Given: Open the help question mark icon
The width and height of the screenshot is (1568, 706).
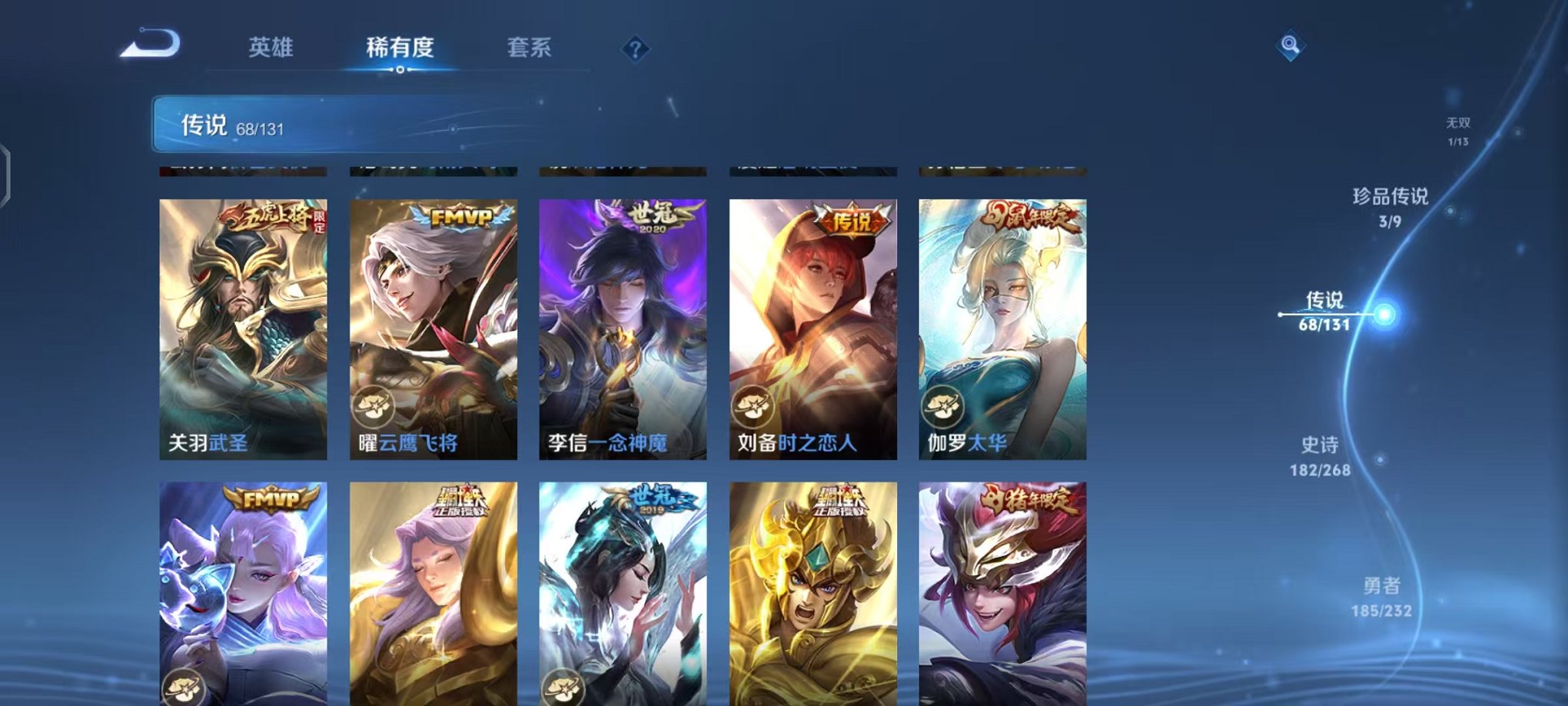Looking at the screenshot, I should [x=635, y=49].
